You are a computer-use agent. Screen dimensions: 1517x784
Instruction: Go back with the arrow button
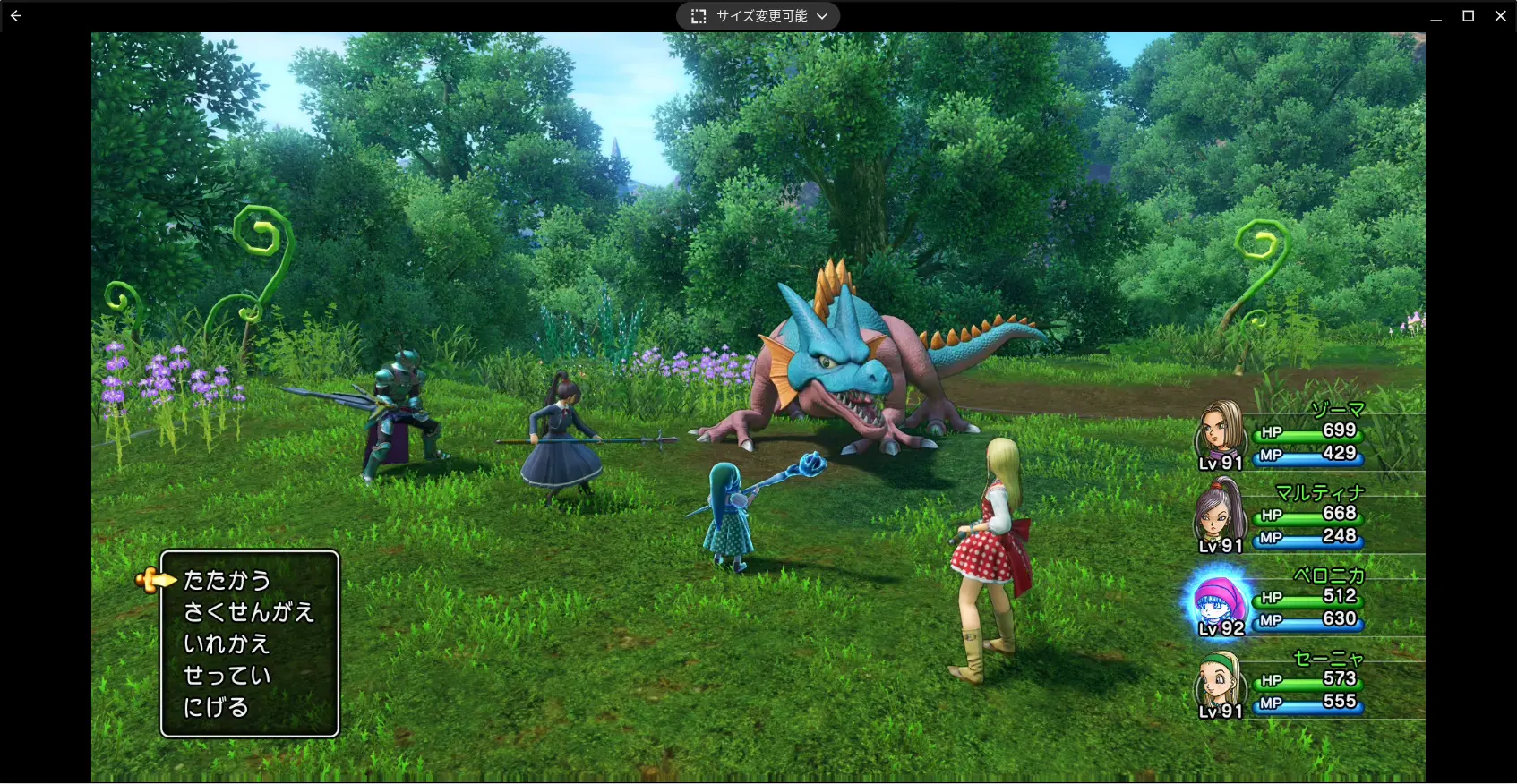tap(16, 16)
